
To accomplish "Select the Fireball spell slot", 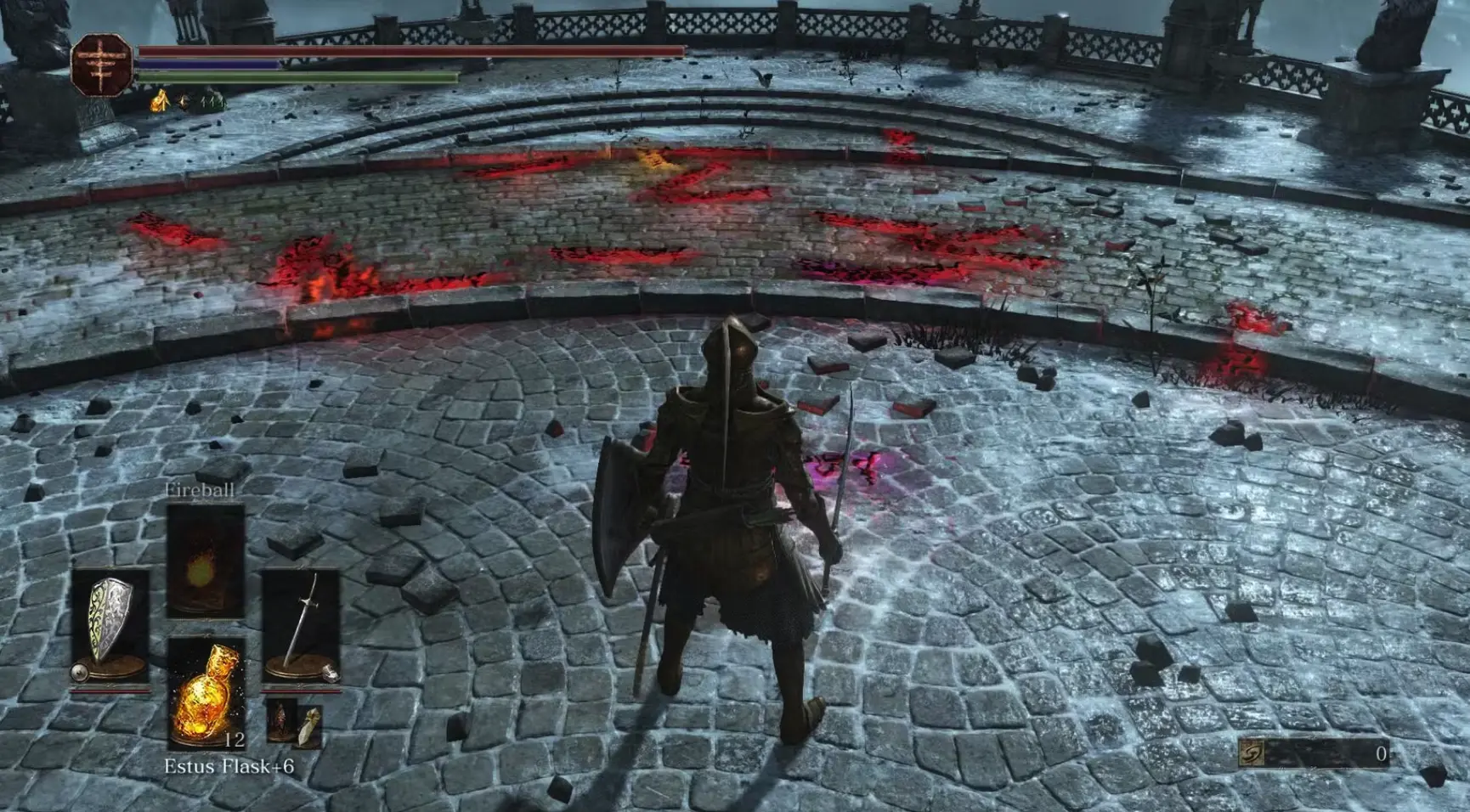I will [x=205, y=561].
